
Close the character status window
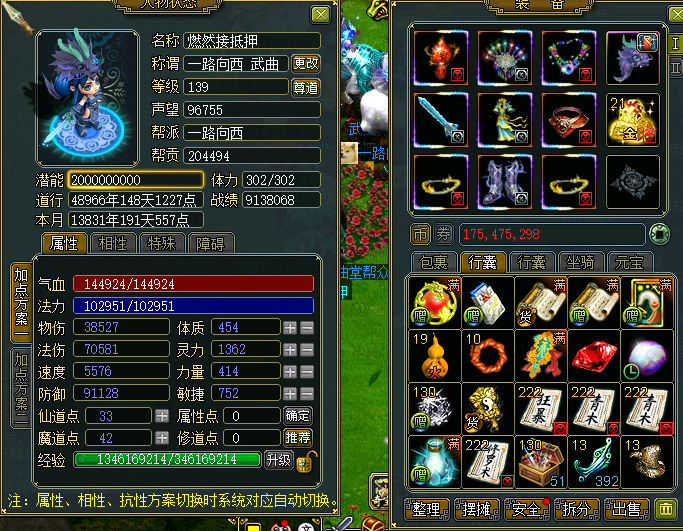tap(320, 15)
